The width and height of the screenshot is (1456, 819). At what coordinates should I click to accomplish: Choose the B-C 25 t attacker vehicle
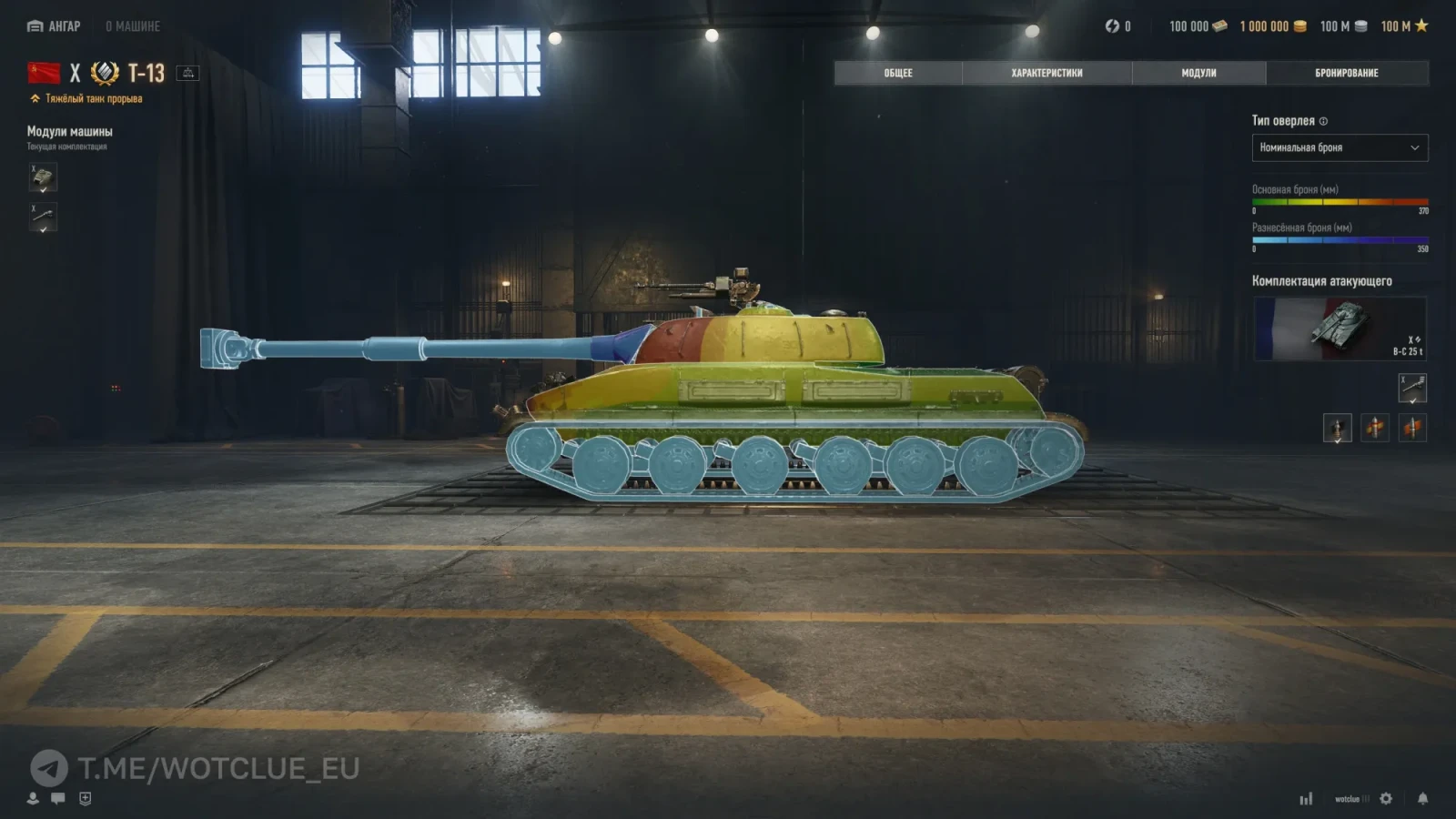click(x=1340, y=329)
